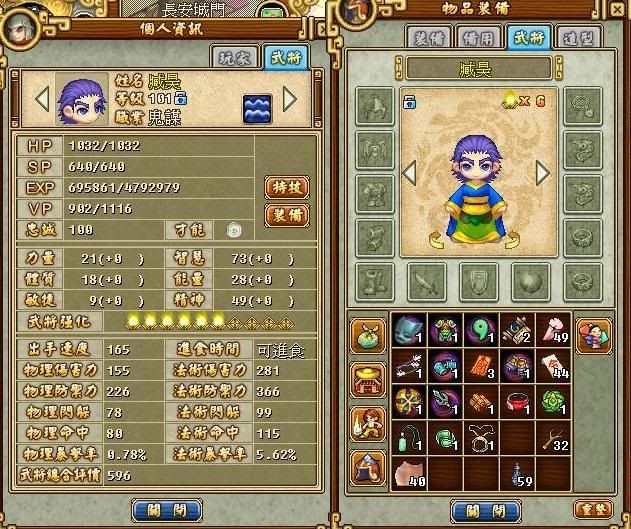
Task: Pick the green magatama jade item
Action: click(x=481, y=331)
